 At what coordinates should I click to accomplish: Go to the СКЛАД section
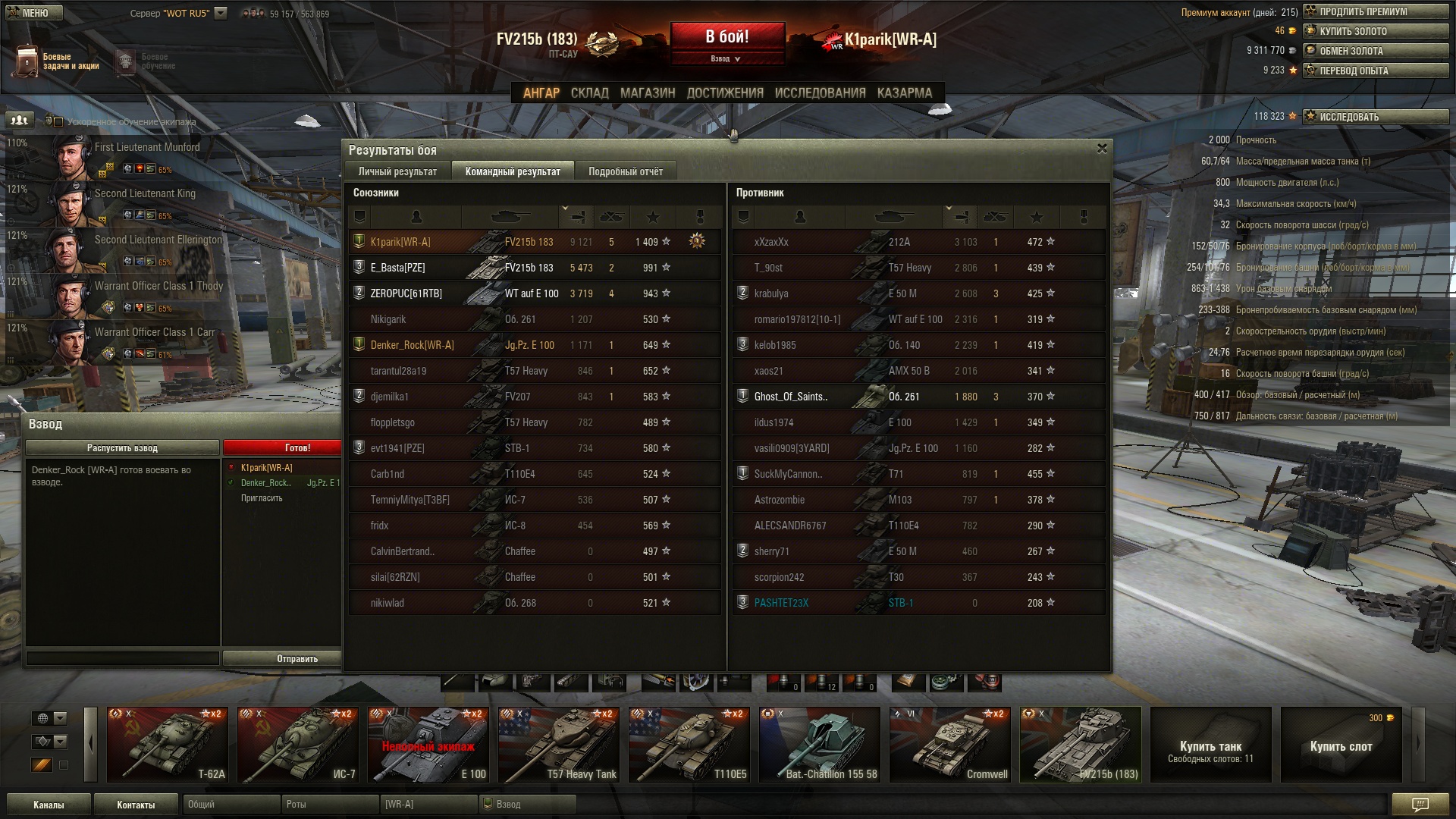pyautogui.click(x=589, y=93)
